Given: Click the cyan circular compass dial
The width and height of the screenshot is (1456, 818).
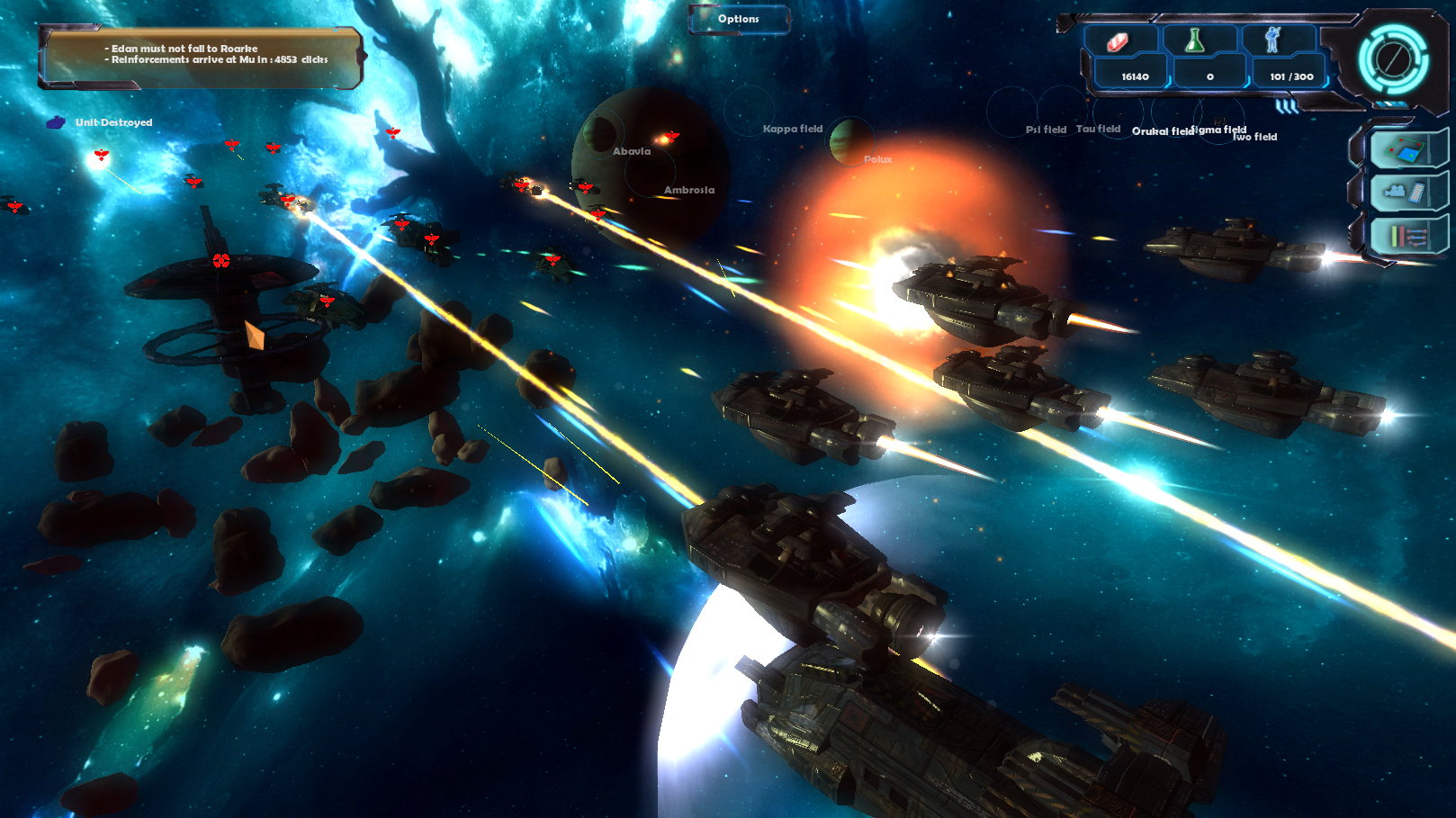Looking at the screenshot, I should (x=1393, y=60).
